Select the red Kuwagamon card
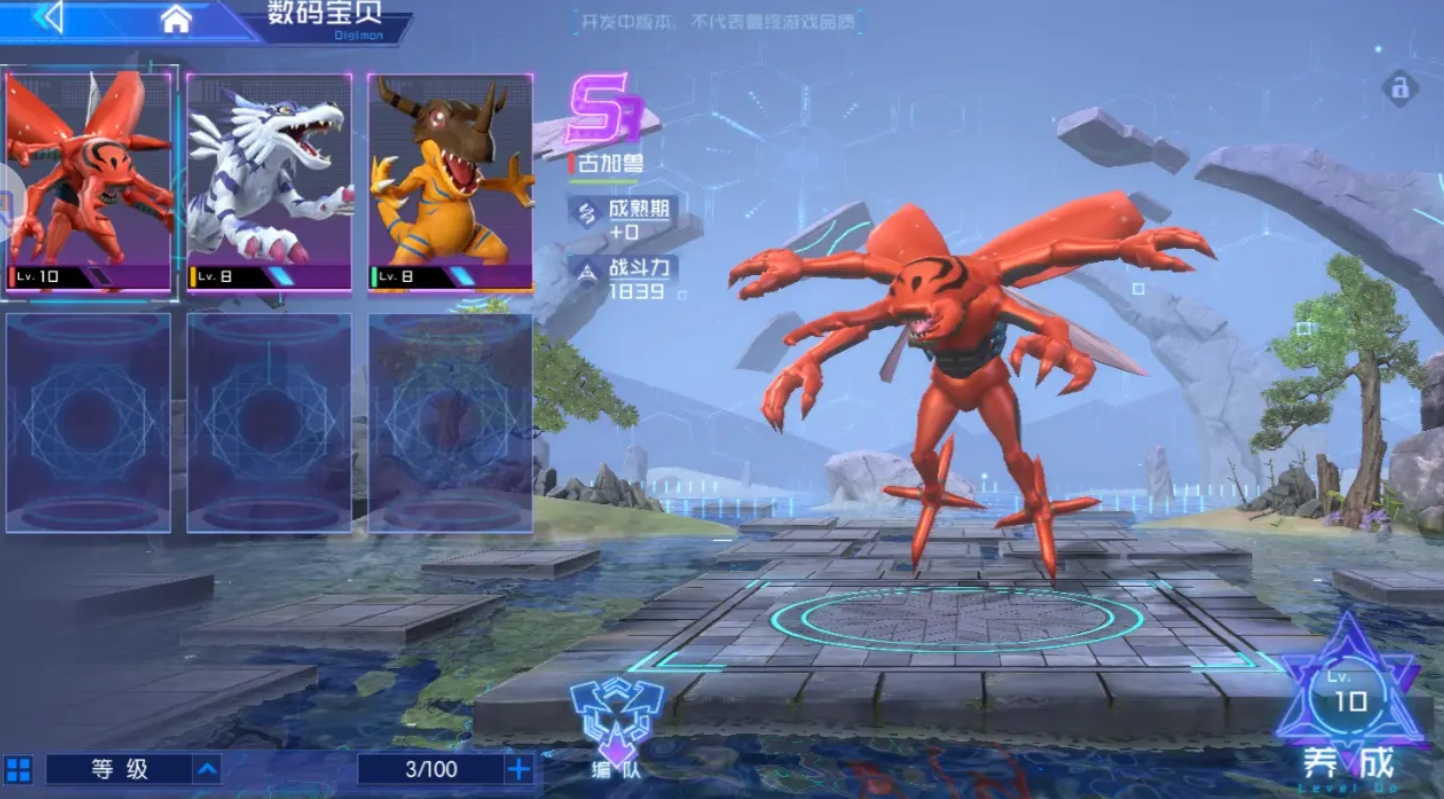1444x799 pixels. click(89, 182)
